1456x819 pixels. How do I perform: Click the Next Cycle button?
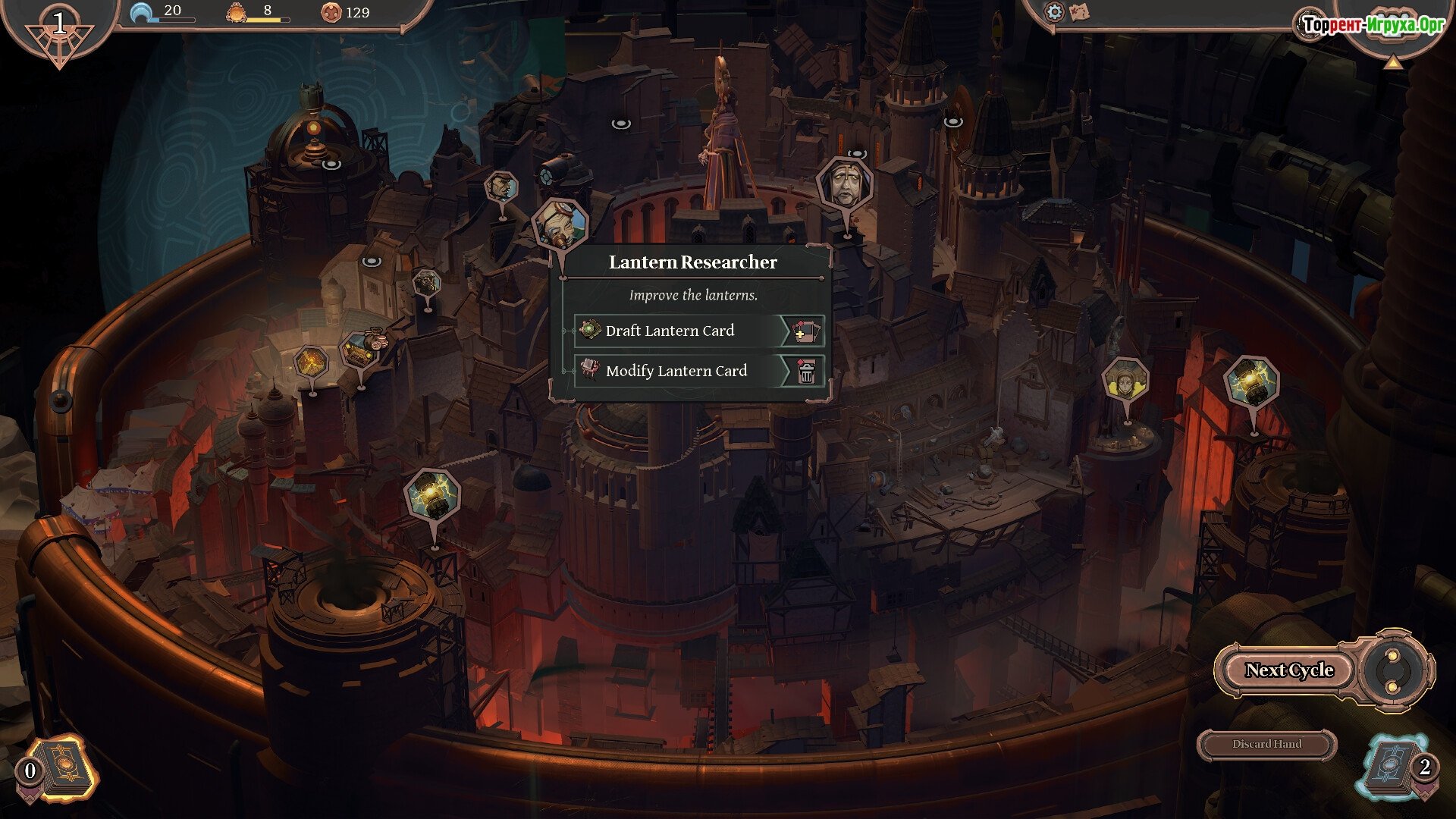point(1288,670)
